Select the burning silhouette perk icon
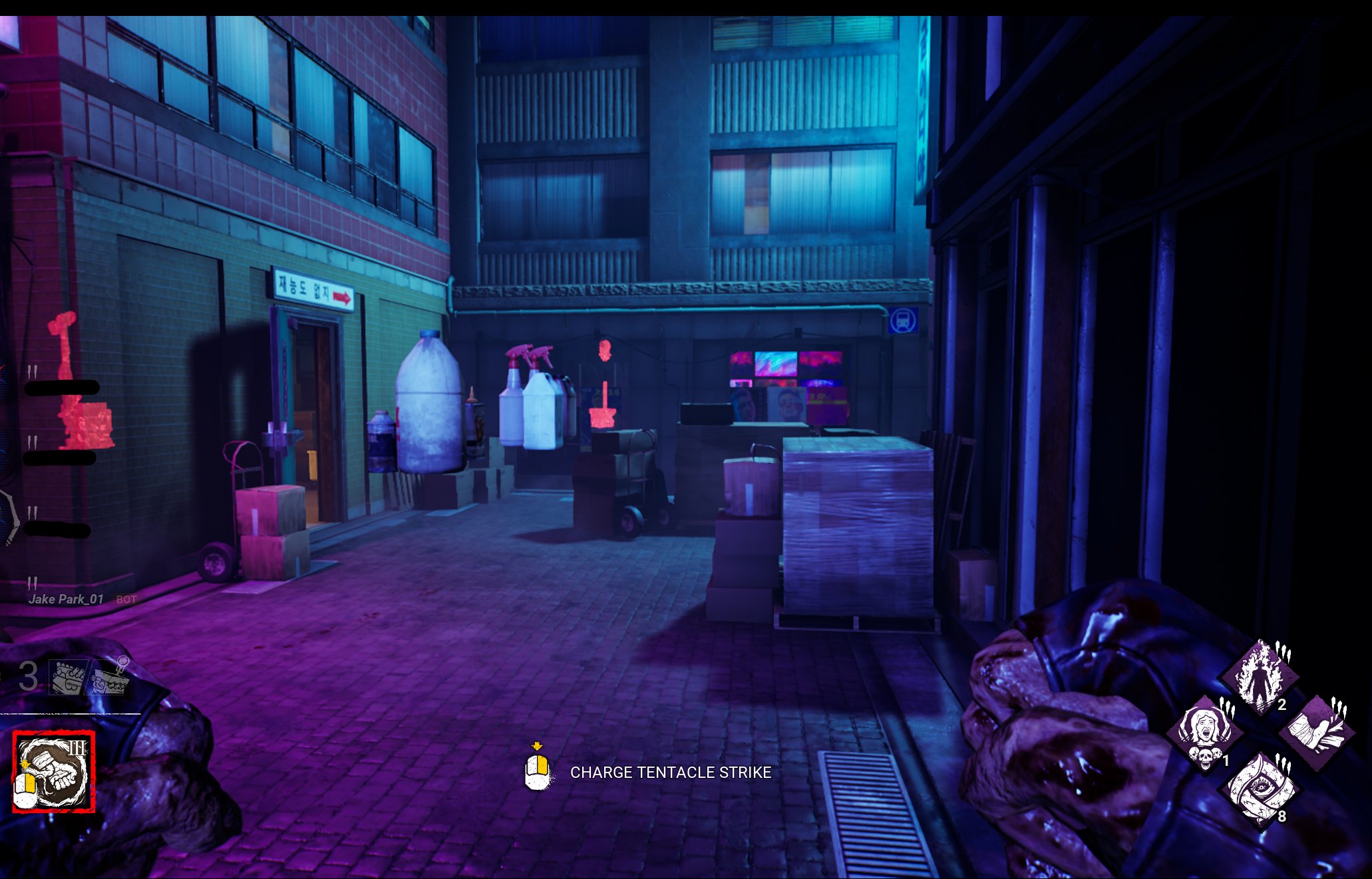 tap(1260, 677)
